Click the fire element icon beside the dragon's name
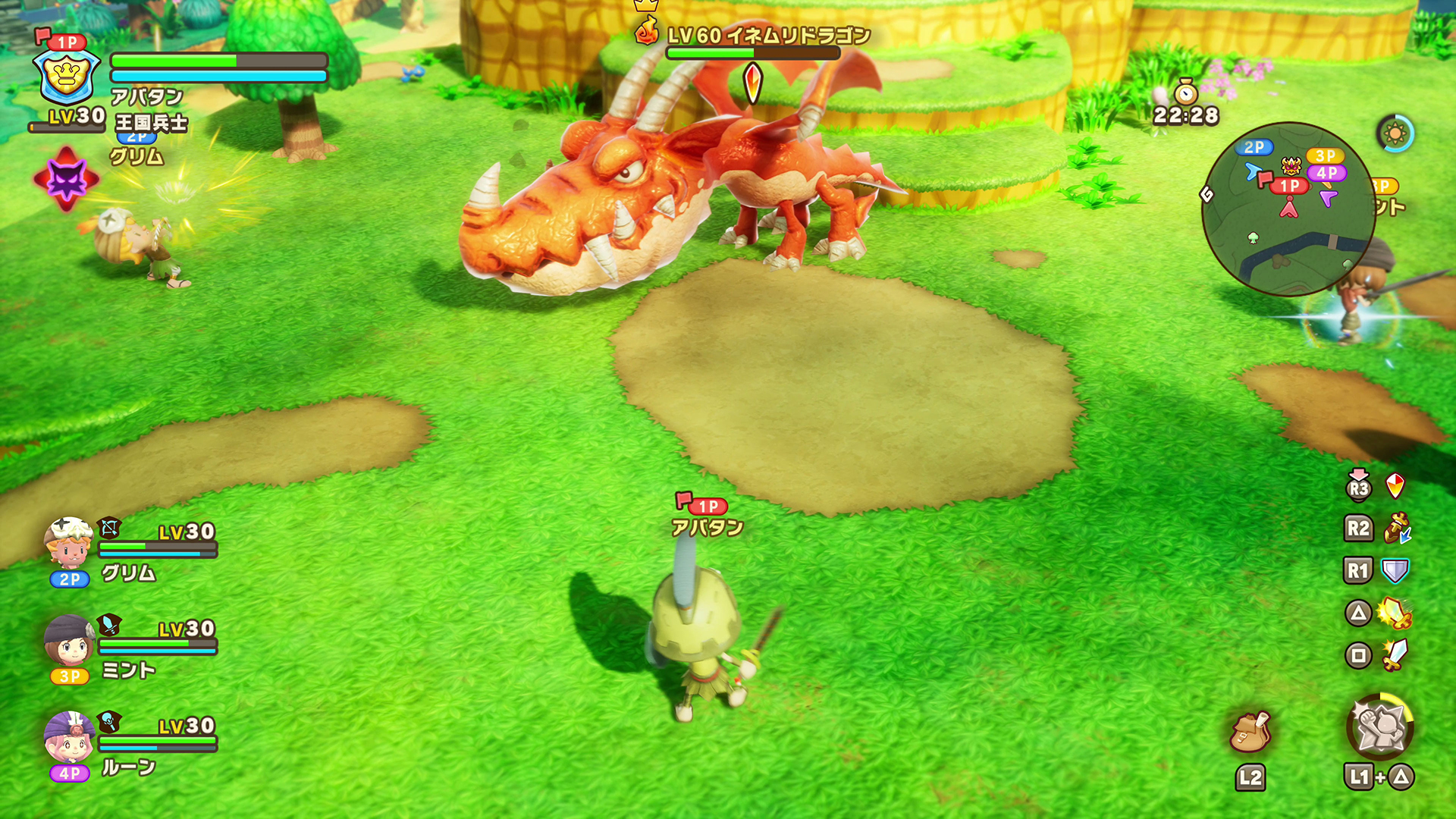Viewport: 1456px width, 819px height. pyautogui.click(x=646, y=32)
